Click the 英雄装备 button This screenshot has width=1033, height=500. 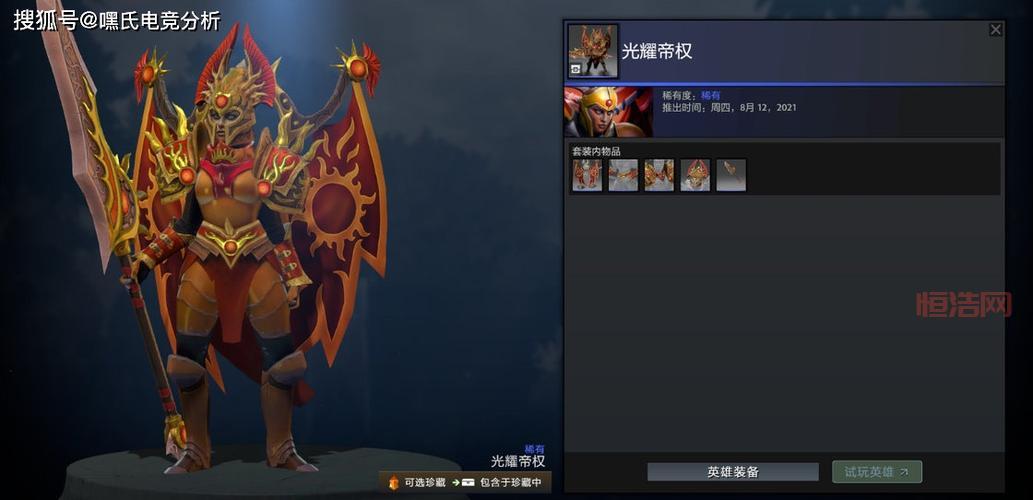(x=732, y=472)
